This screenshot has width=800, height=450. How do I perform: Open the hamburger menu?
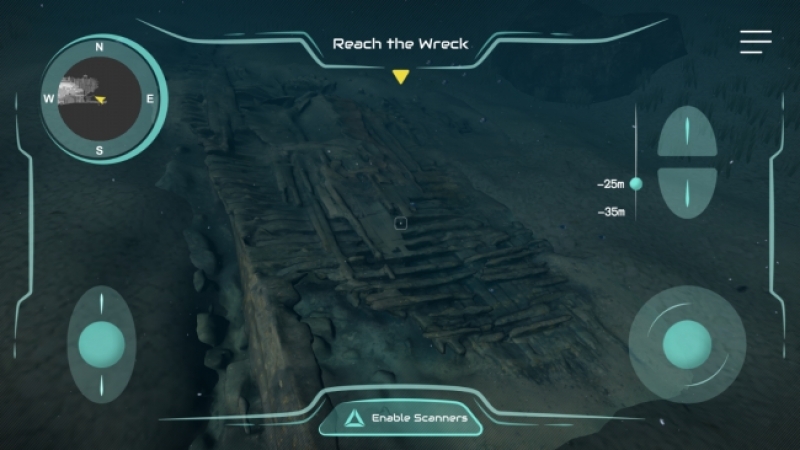coord(755,41)
